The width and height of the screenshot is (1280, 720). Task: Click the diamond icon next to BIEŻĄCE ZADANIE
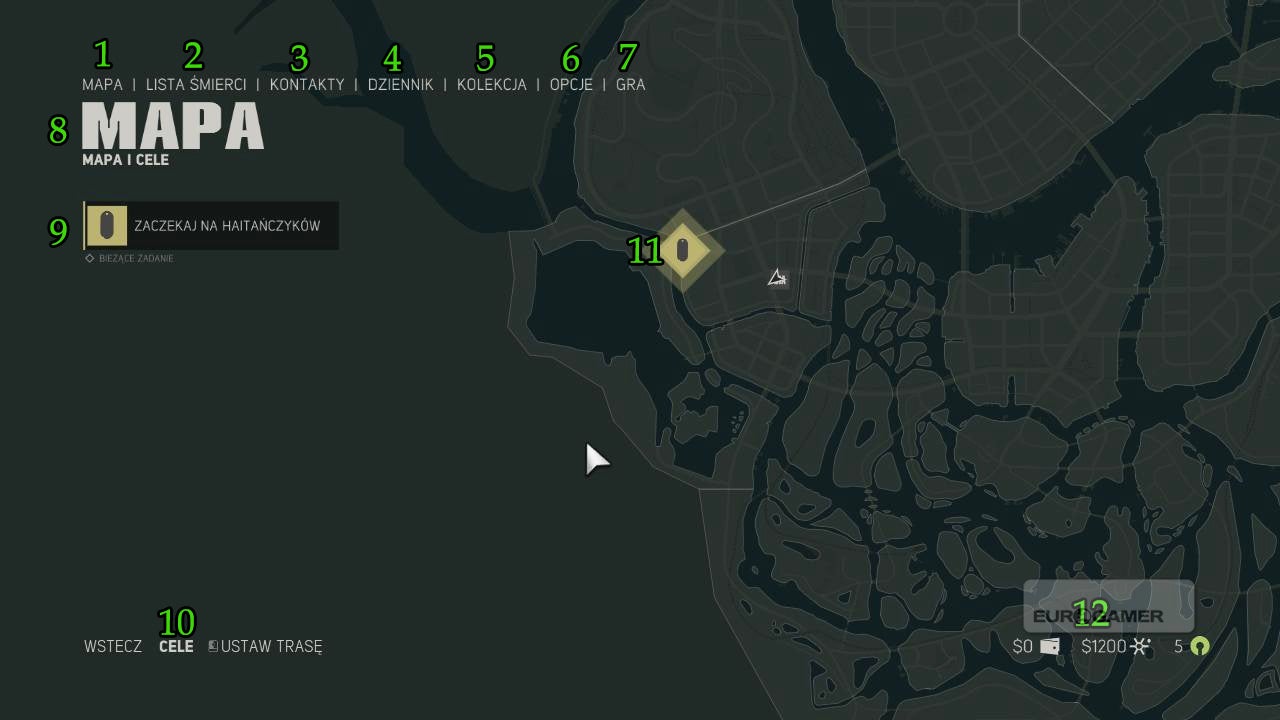click(88, 258)
